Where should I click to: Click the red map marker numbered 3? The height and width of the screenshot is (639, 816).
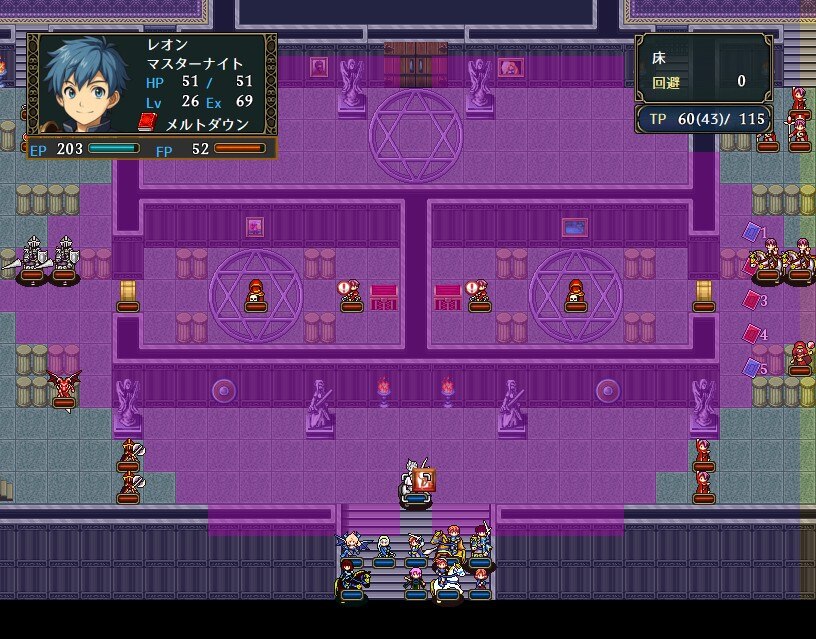click(x=752, y=299)
